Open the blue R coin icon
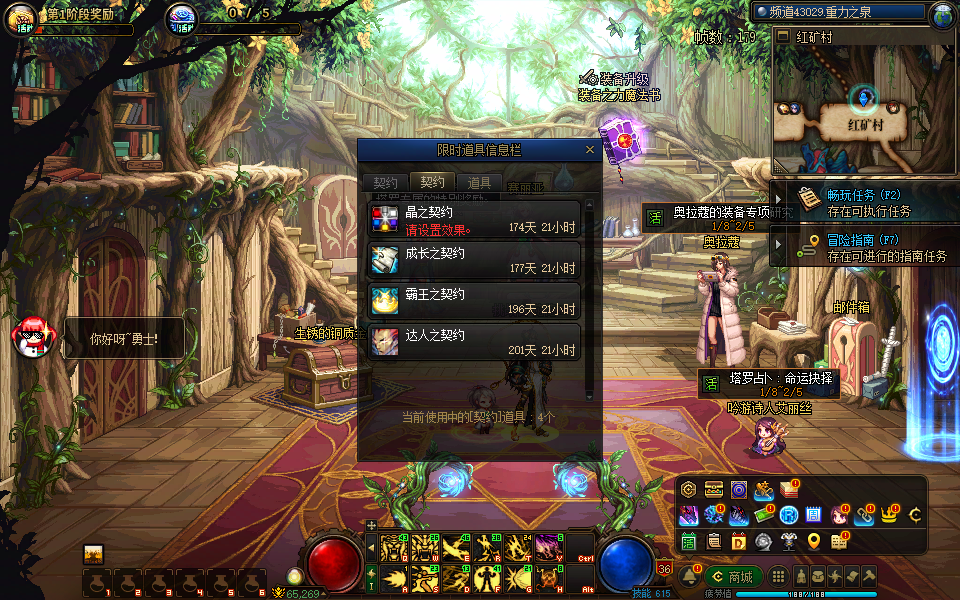This screenshot has width=960, height=600. pos(788,515)
